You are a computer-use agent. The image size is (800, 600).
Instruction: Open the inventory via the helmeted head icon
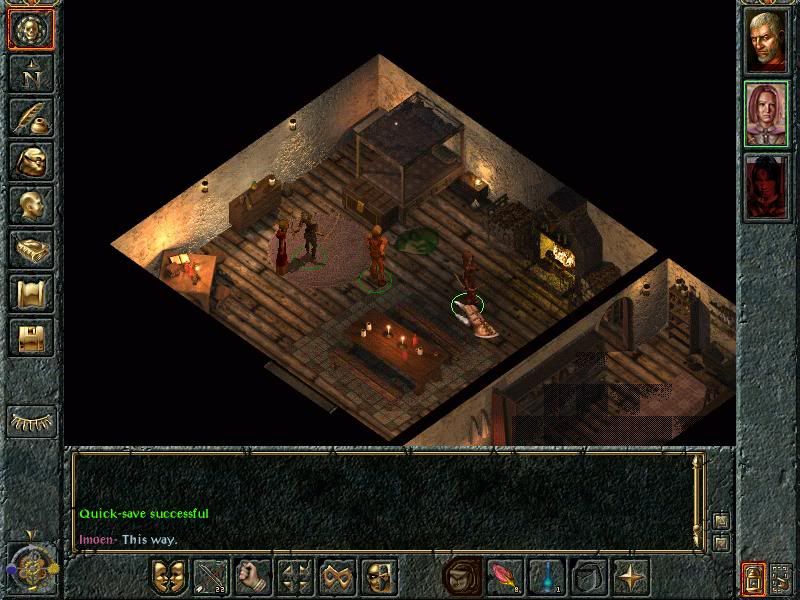31,161
